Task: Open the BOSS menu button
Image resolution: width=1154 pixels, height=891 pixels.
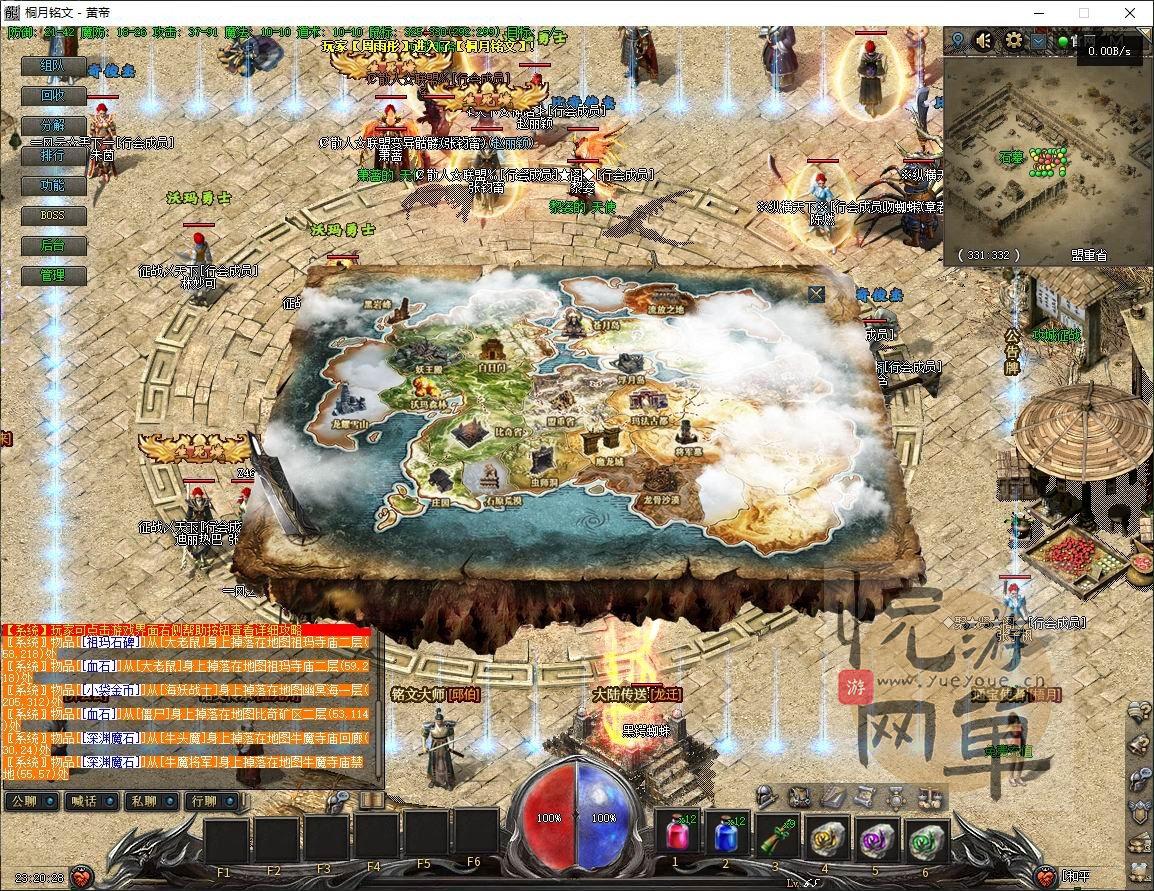Action: [52, 216]
